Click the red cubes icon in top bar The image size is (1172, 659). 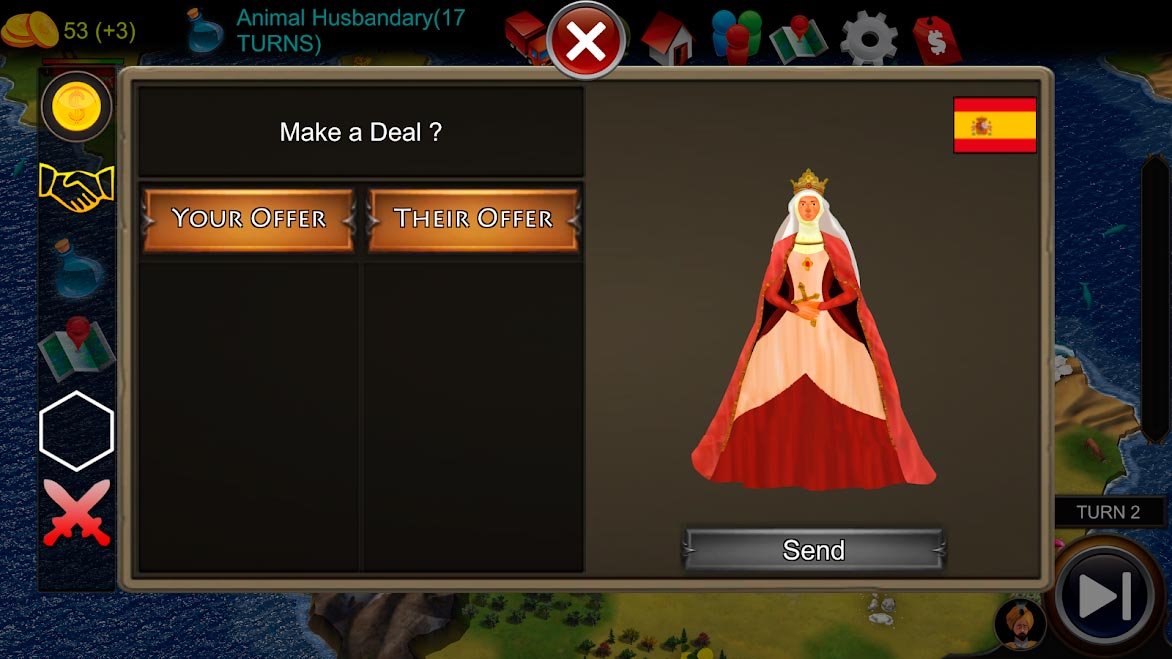click(x=524, y=35)
